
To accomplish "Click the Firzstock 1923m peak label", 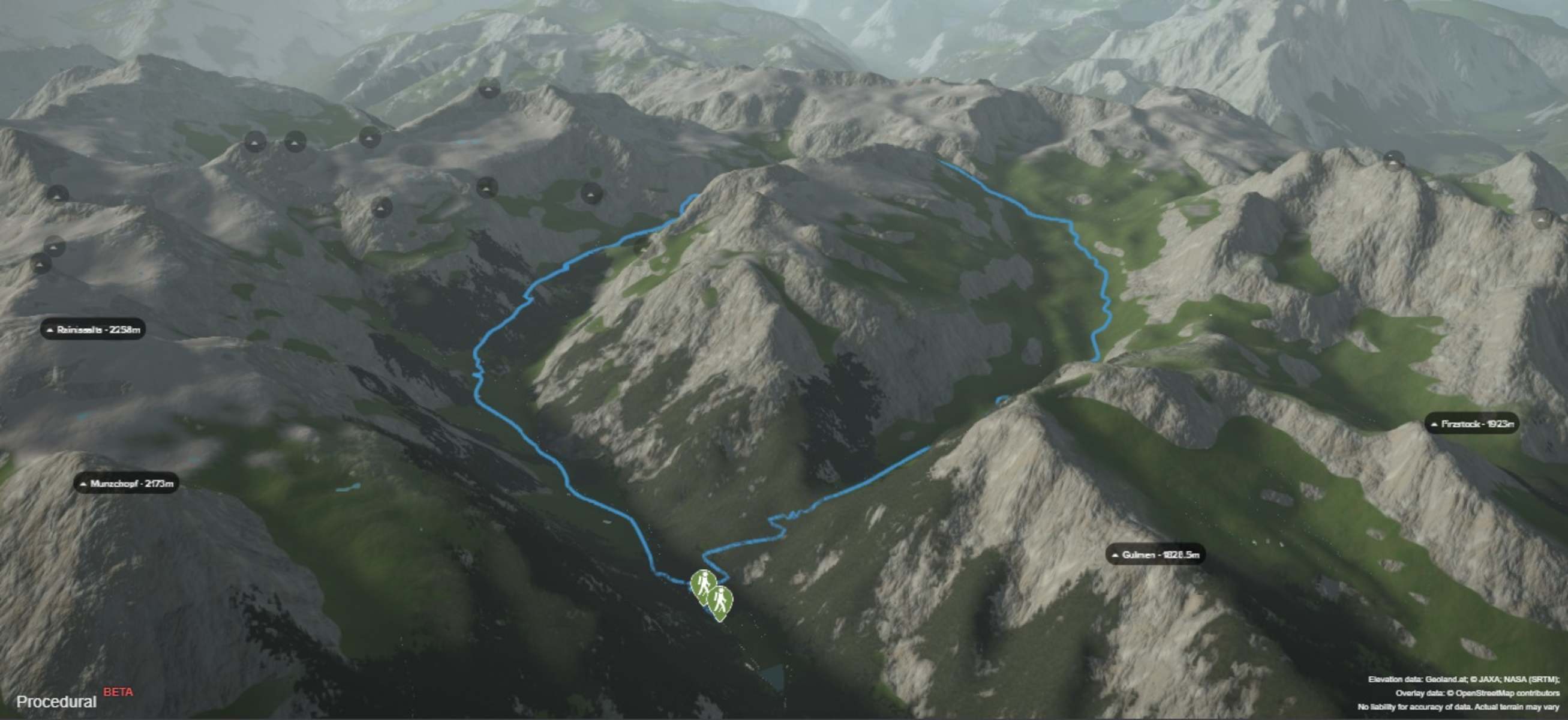I will coord(1472,424).
